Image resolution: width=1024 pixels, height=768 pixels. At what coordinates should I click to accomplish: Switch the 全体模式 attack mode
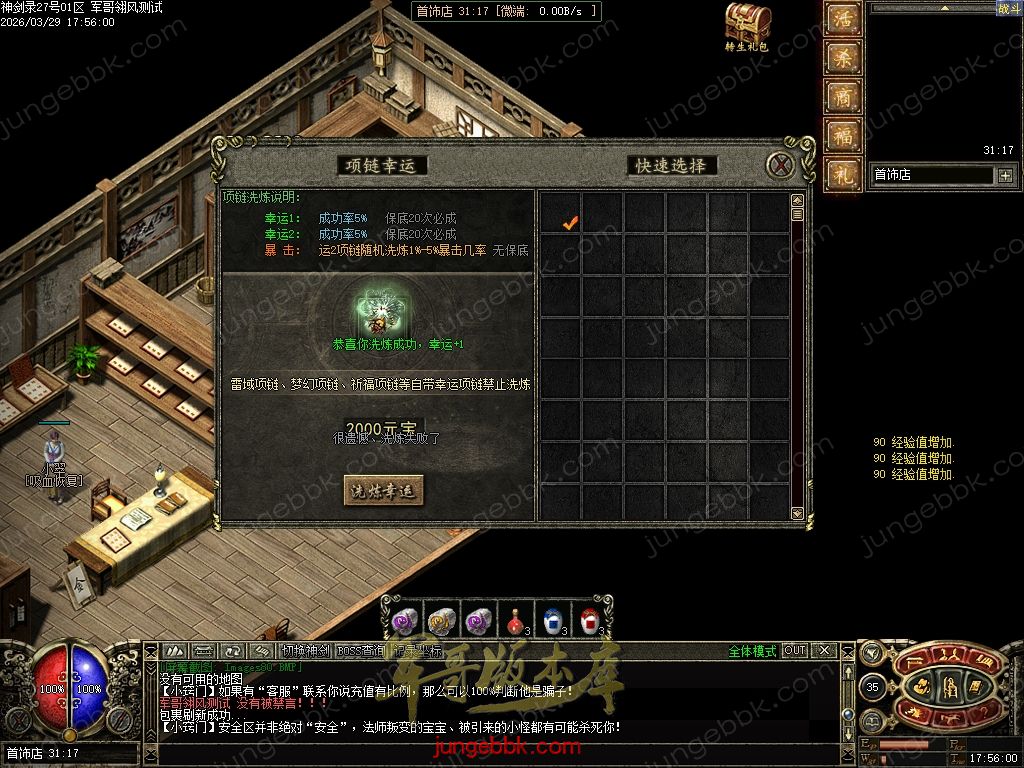(752, 651)
